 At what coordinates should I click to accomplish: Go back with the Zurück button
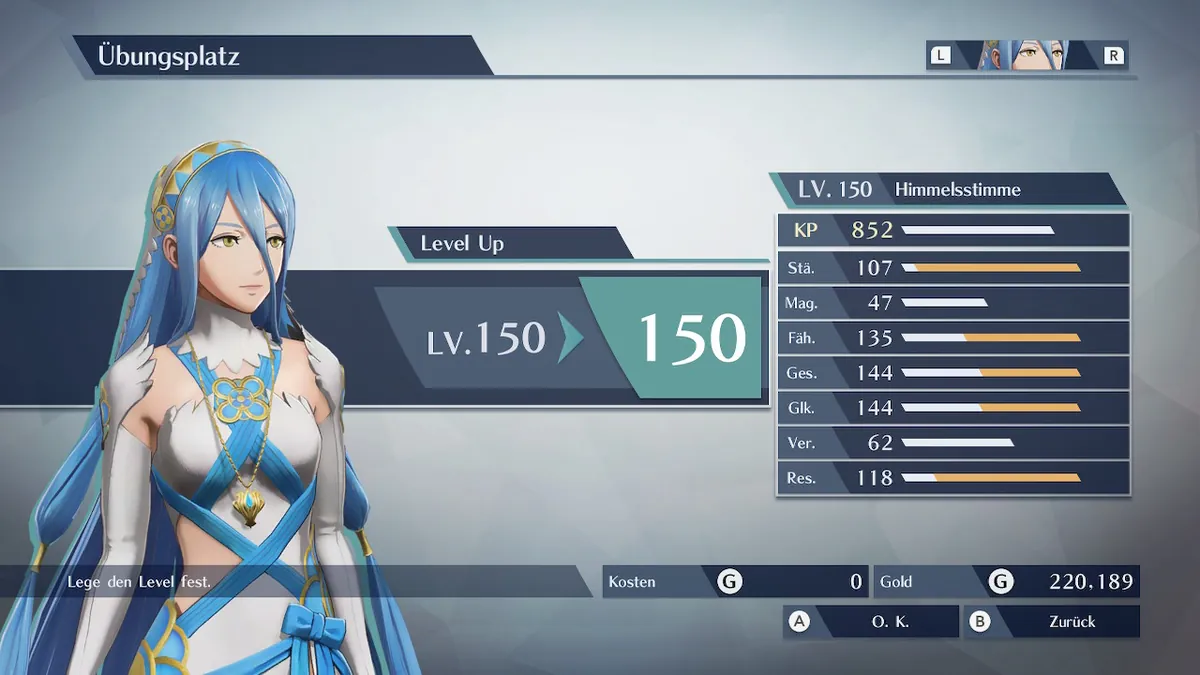pos(1052,621)
